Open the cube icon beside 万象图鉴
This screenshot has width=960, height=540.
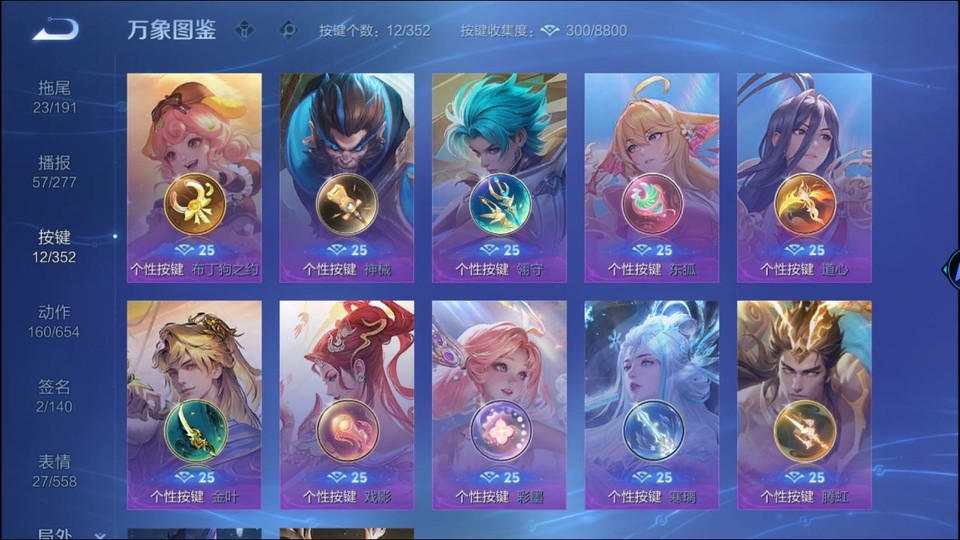pos(245,30)
